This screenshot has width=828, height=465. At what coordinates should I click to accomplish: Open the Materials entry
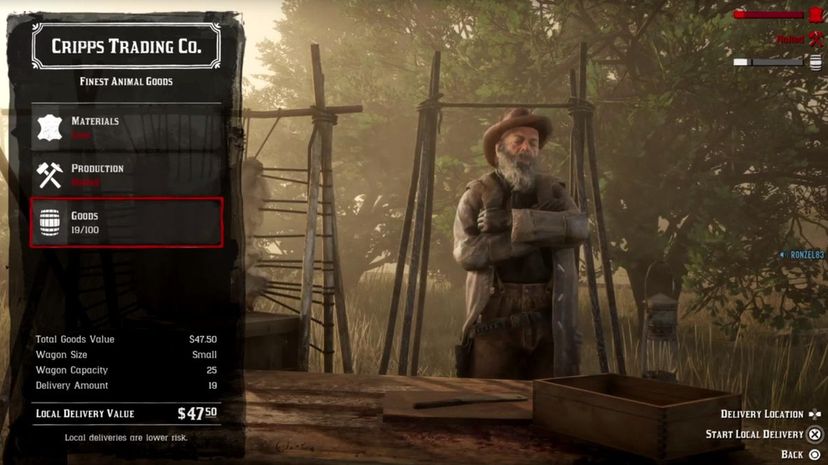(126, 127)
